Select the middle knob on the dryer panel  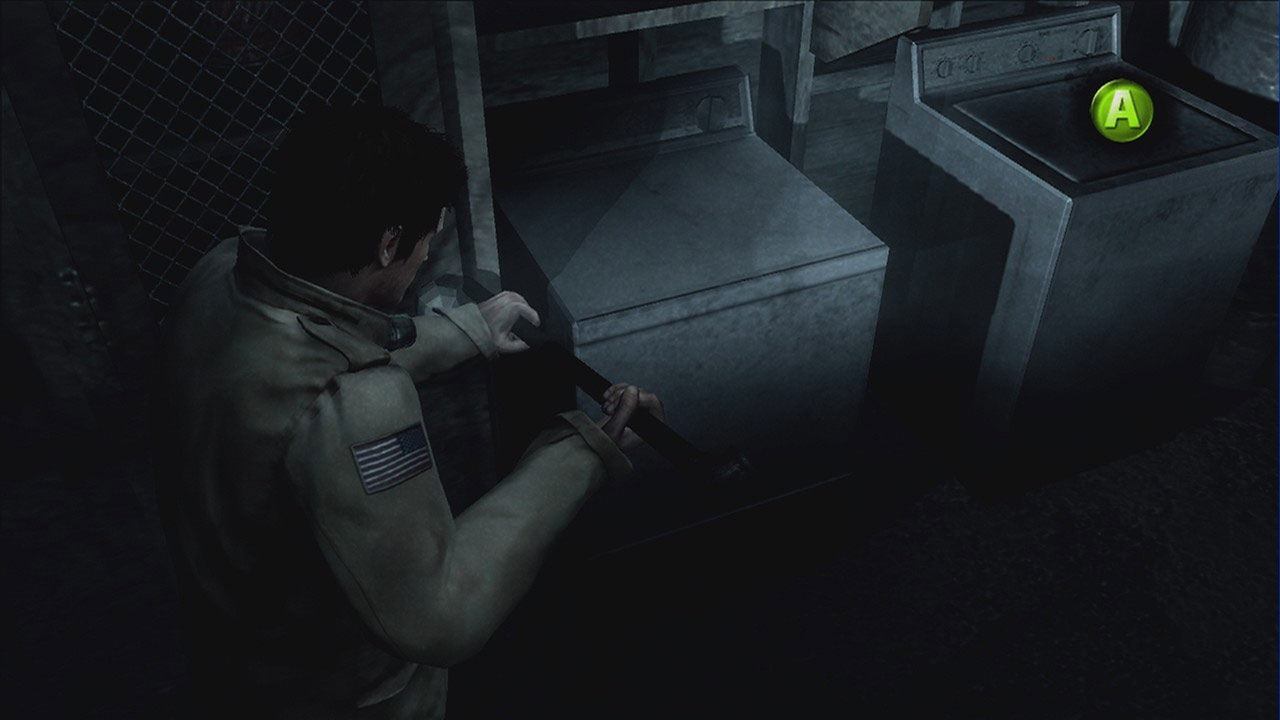pos(1026,52)
